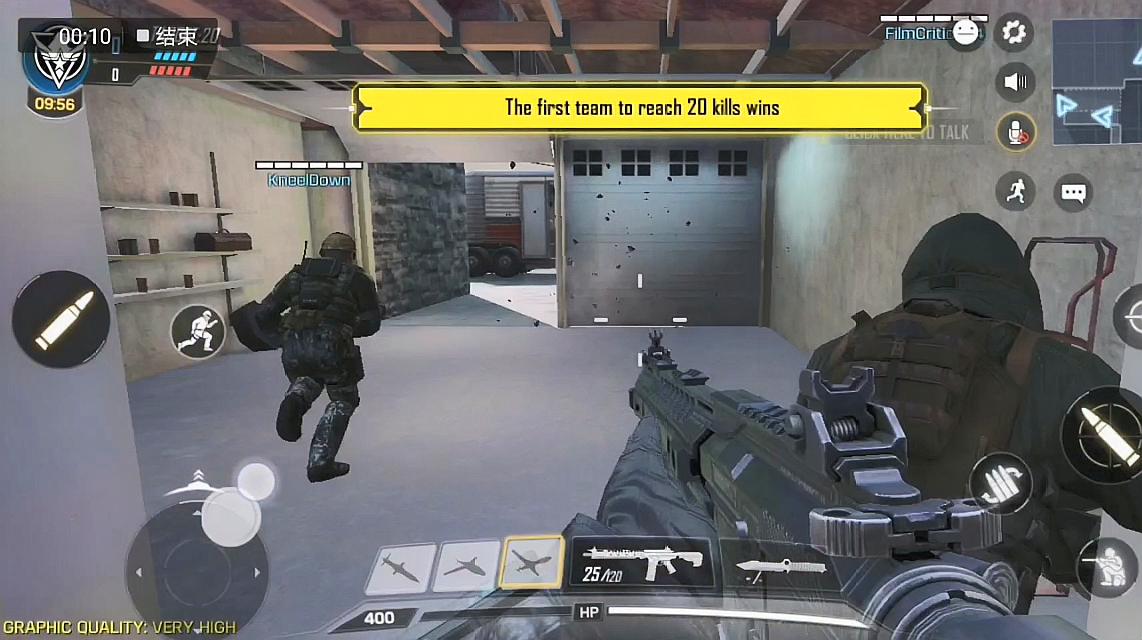This screenshot has width=1142, height=640.
Task: Tap the crosshair aim button
Action: [1131, 318]
